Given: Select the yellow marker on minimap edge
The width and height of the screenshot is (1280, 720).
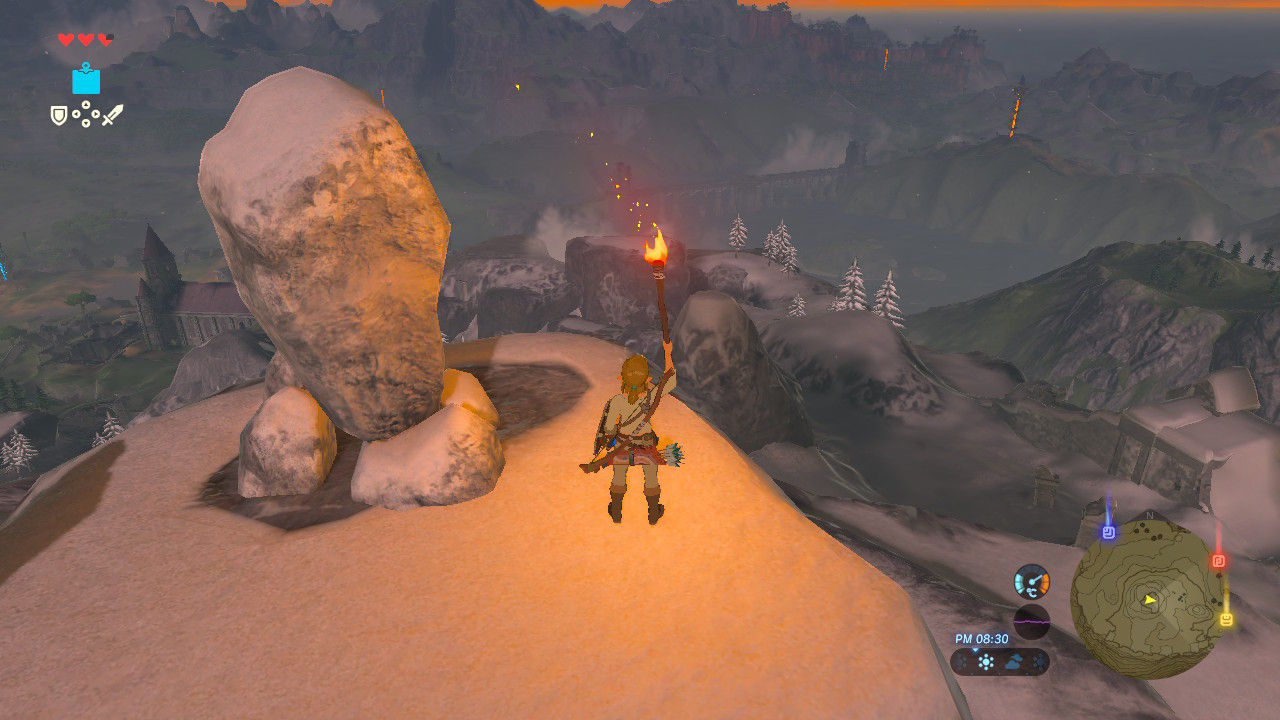Looking at the screenshot, I should pyautogui.click(x=1225, y=620).
